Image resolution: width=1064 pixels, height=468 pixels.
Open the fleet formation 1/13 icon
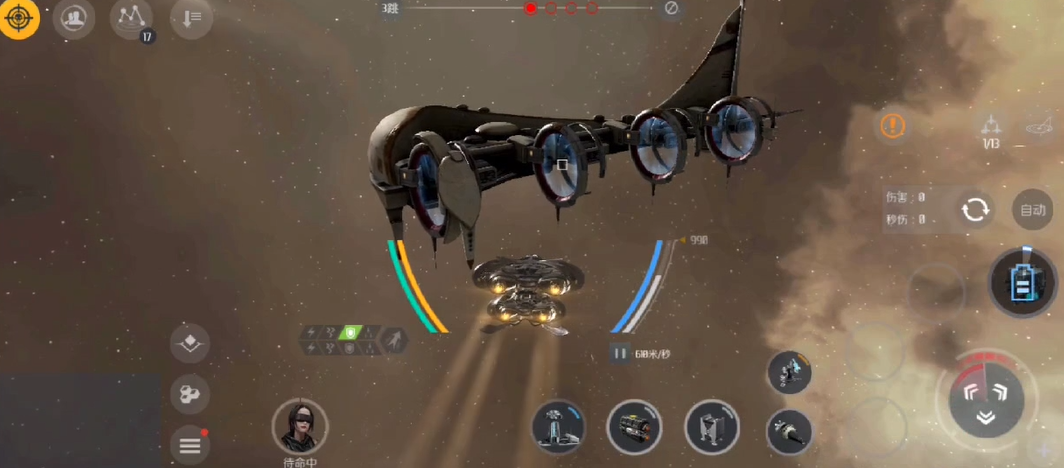991,129
